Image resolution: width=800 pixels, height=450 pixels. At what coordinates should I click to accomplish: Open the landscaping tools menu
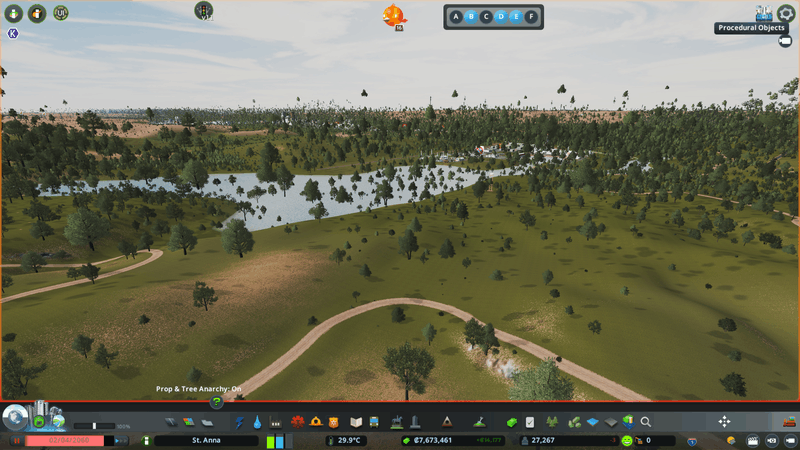pyautogui.click(x=480, y=422)
